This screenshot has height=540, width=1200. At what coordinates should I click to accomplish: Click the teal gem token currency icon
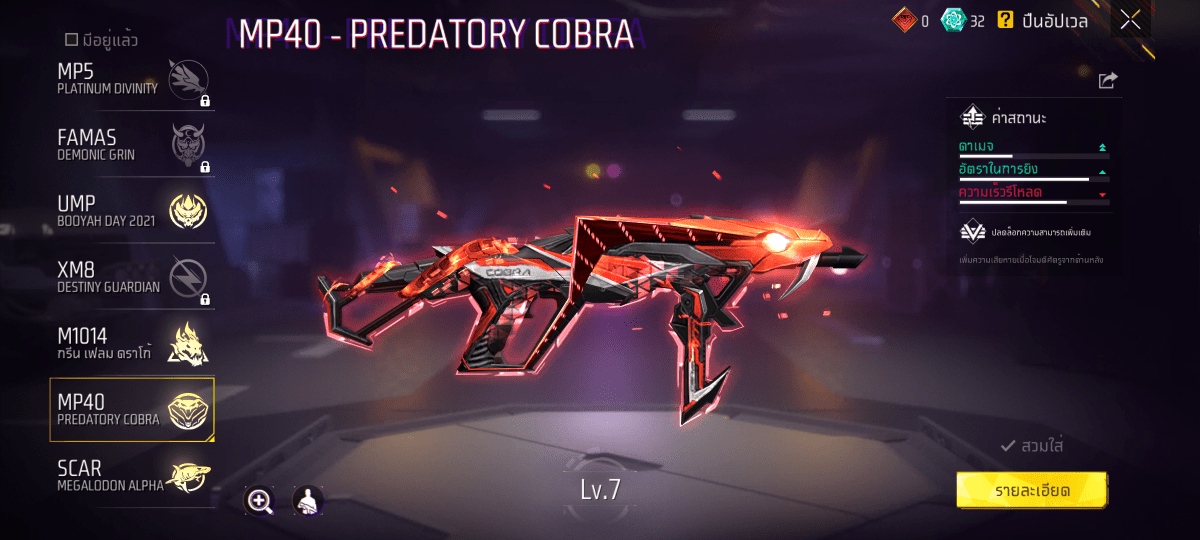tap(953, 20)
